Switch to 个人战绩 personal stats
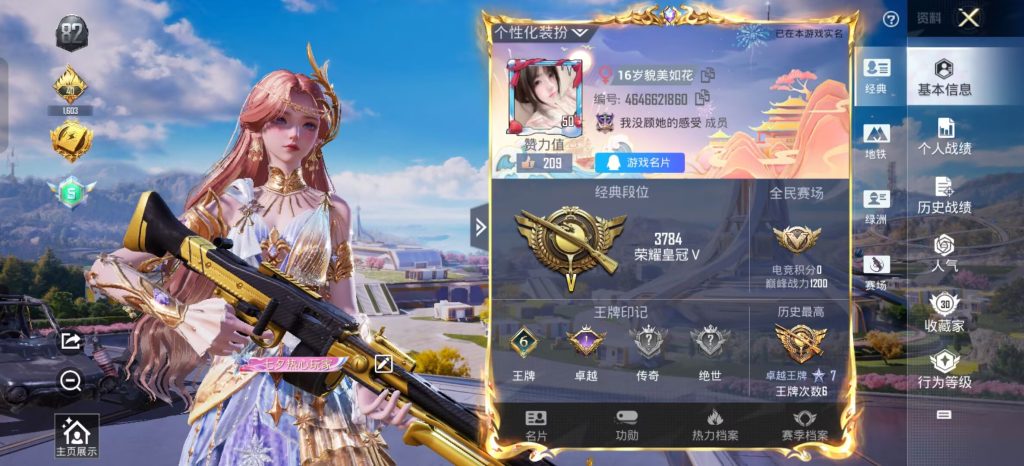The image size is (1024, 466). [x=944, y=137]
